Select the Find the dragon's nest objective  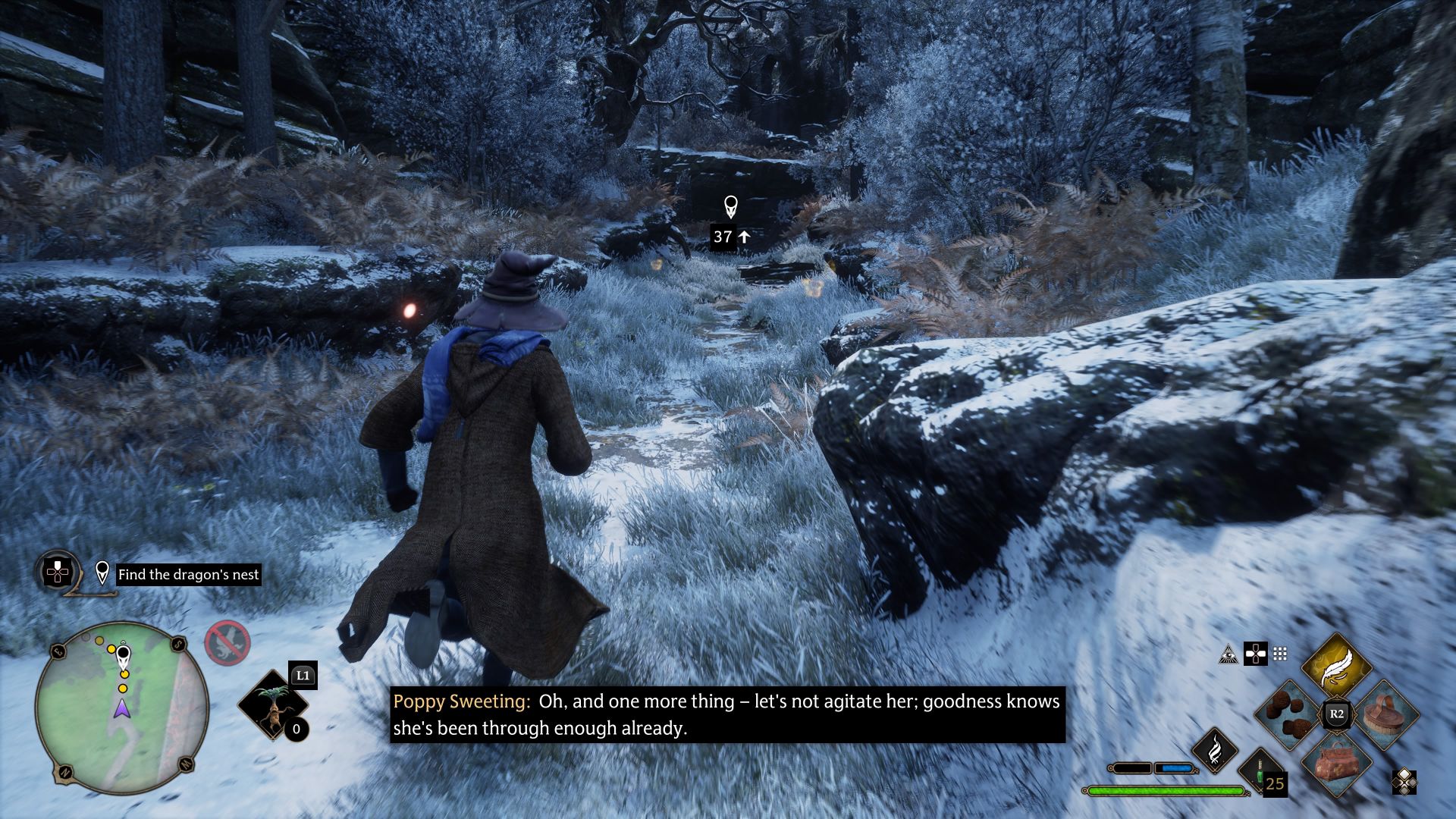coord(188,575)
